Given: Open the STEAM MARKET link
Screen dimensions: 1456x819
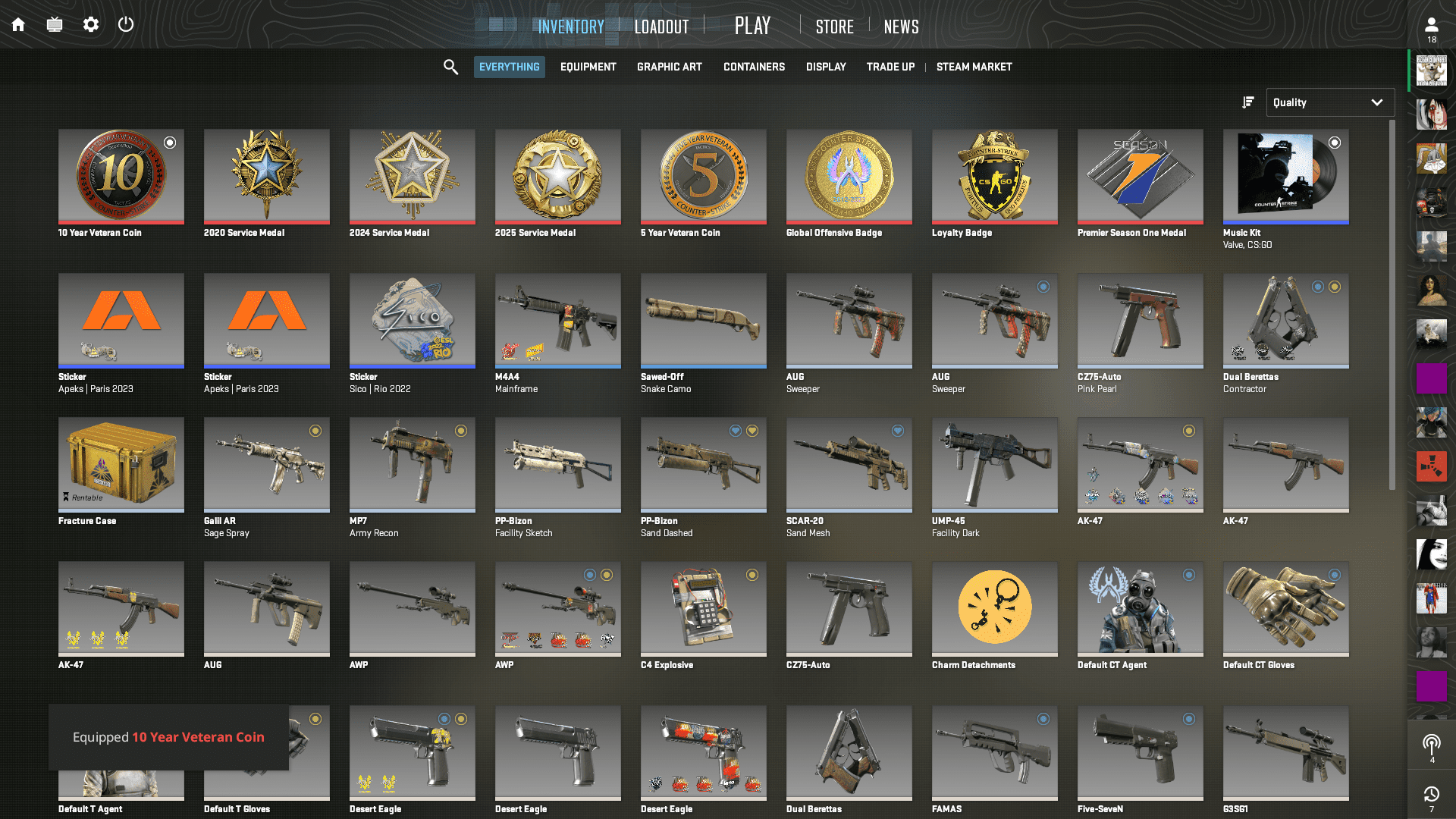Looking at the screenshot, I should point(974,67).
